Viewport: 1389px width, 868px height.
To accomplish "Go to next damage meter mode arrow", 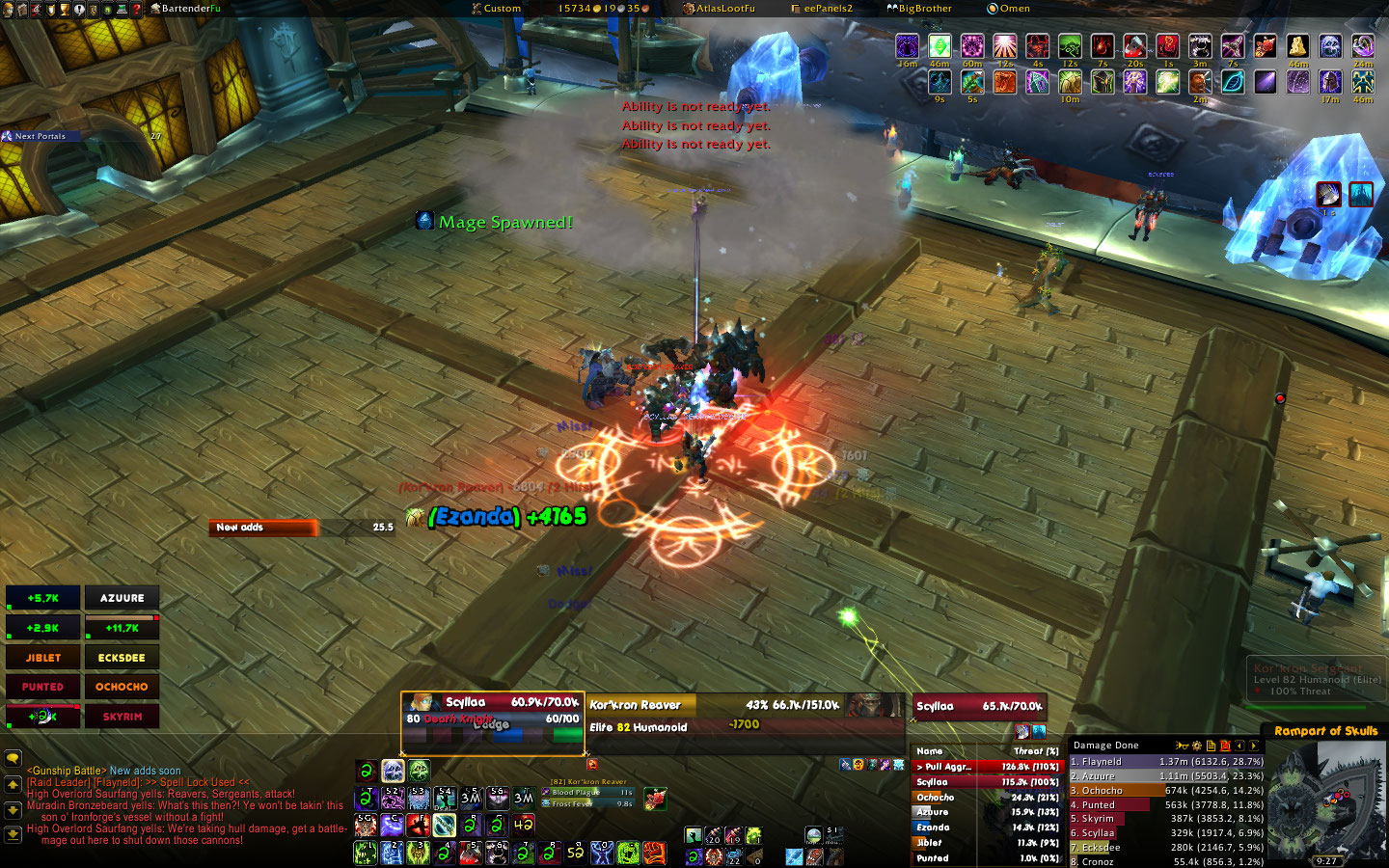I will coord(1254,746).
